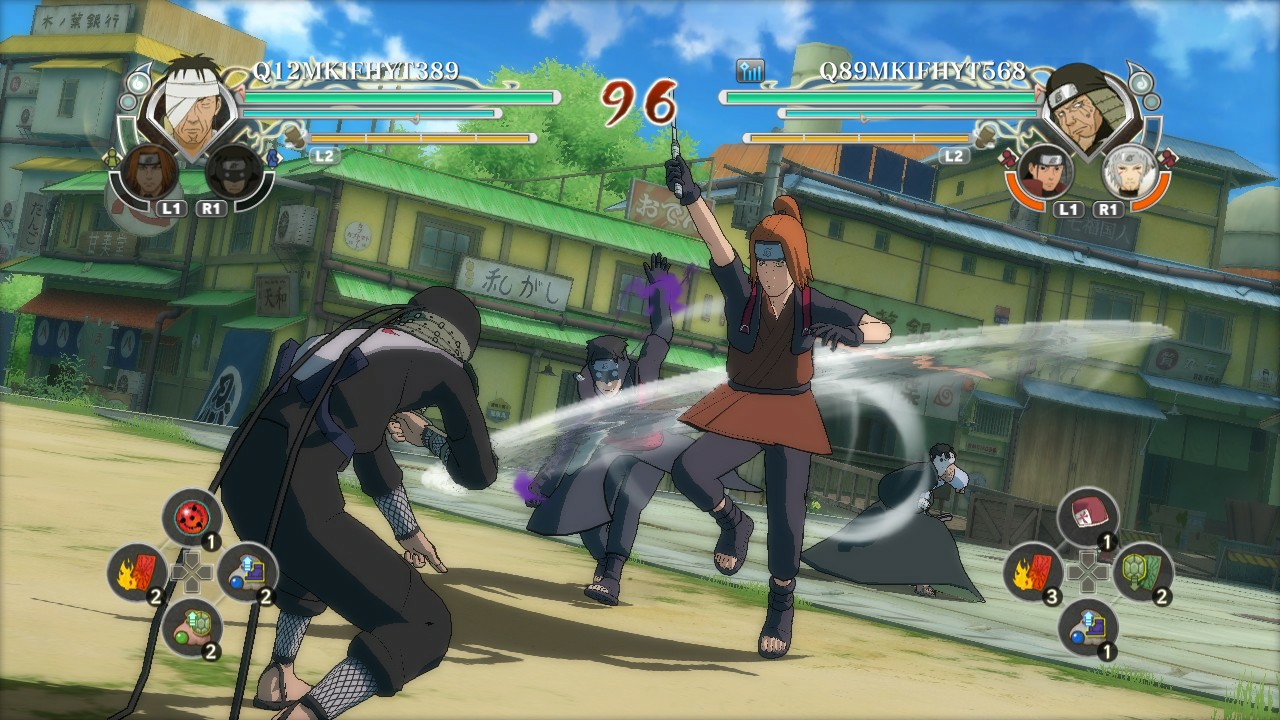Image resolution: width=1280 pixels, height=720 pixels.
Task: Select the Sharingan item on the left wheel
Action: pyautogui.click(x=193, y=517)
